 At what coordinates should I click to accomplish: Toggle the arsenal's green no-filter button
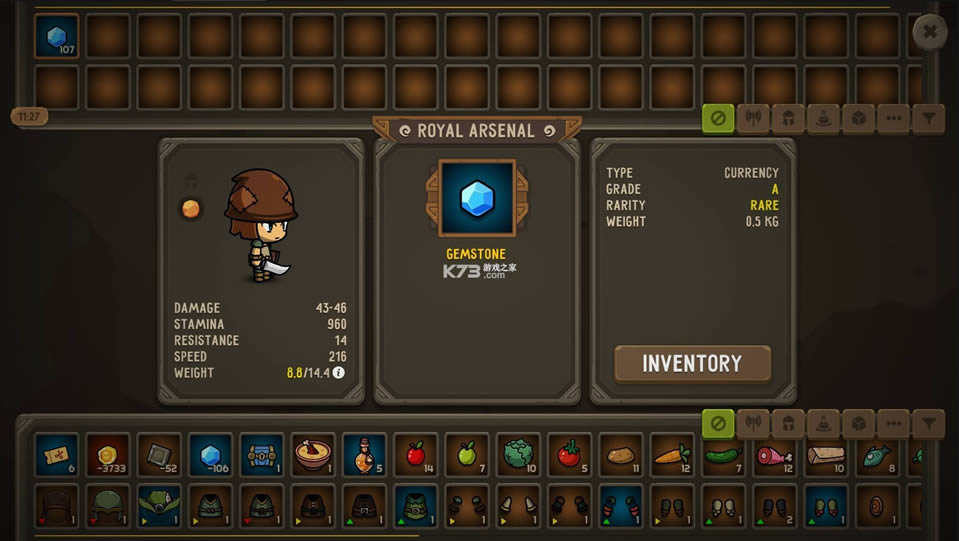pyautogui.click(x=717, y=119)
